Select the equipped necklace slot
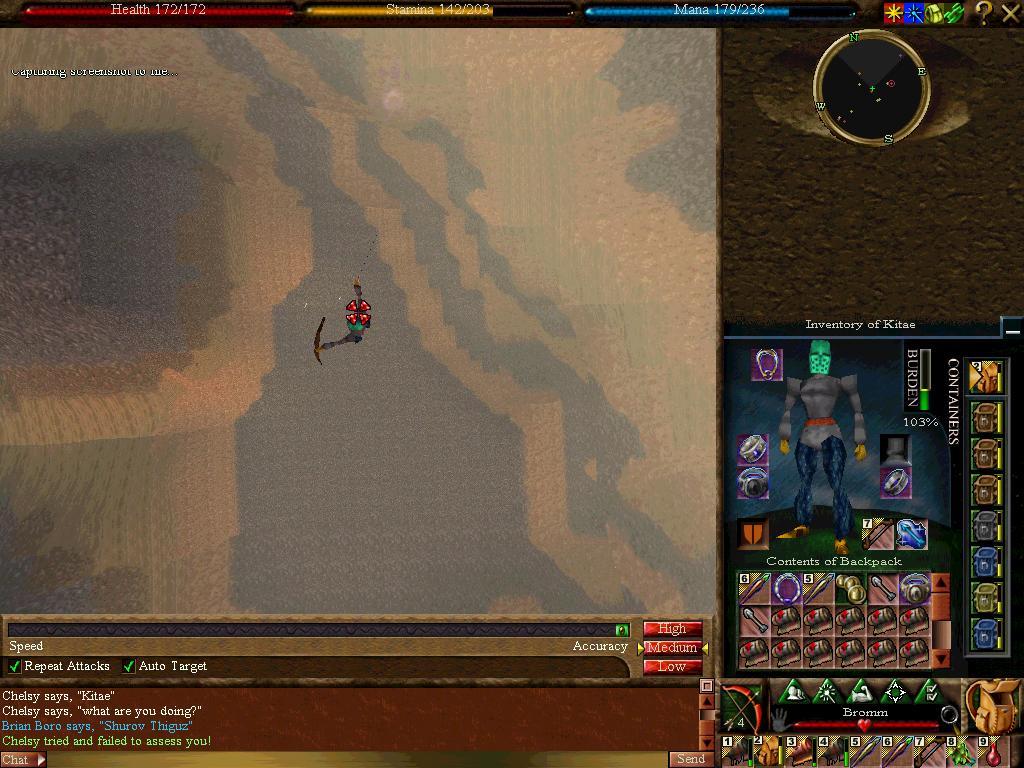The image size is (1024, 768). [x=768, y=364]
